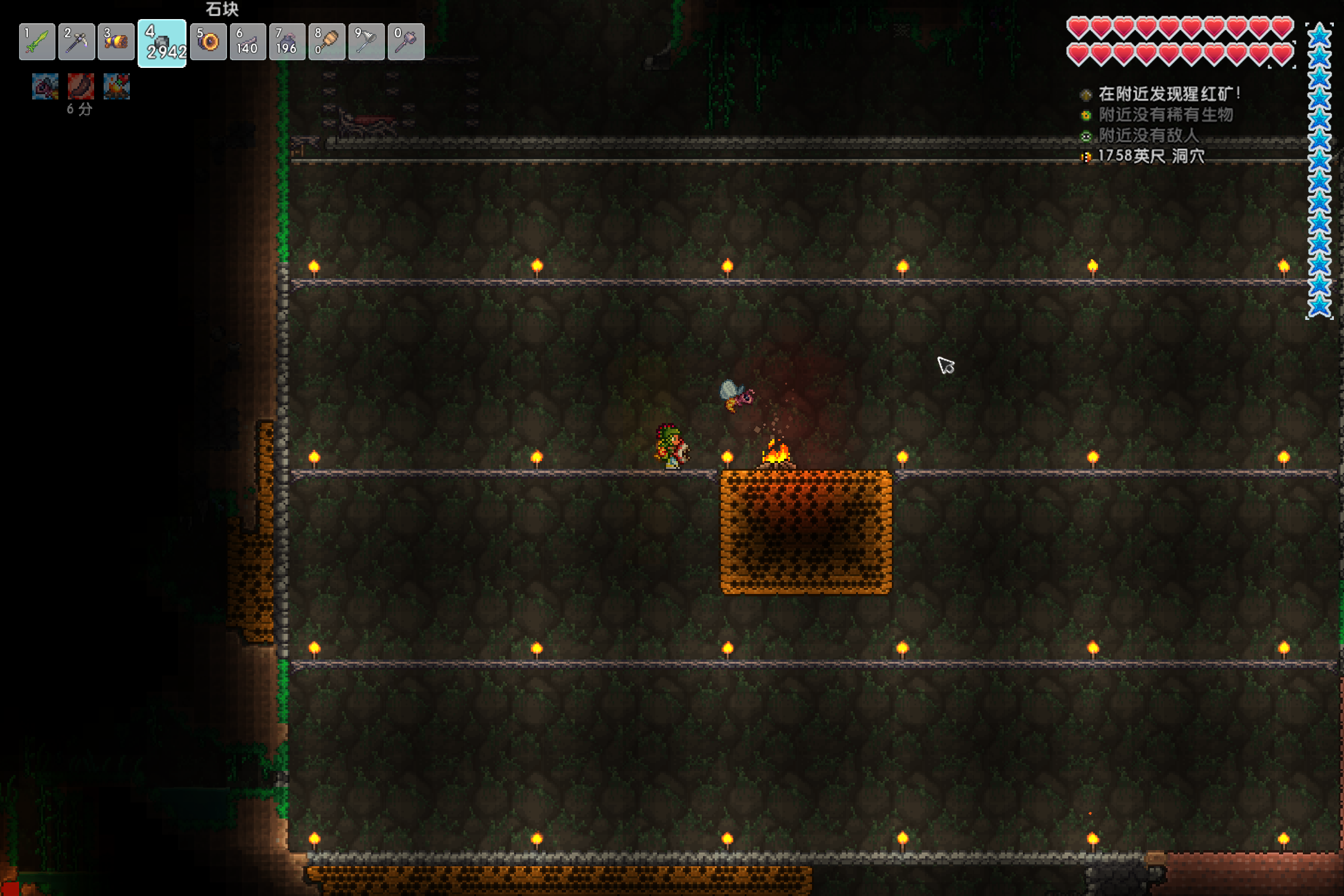Click the red feather buff icon
Viewport: 1344px width, 896px height.
click(80, 87)
